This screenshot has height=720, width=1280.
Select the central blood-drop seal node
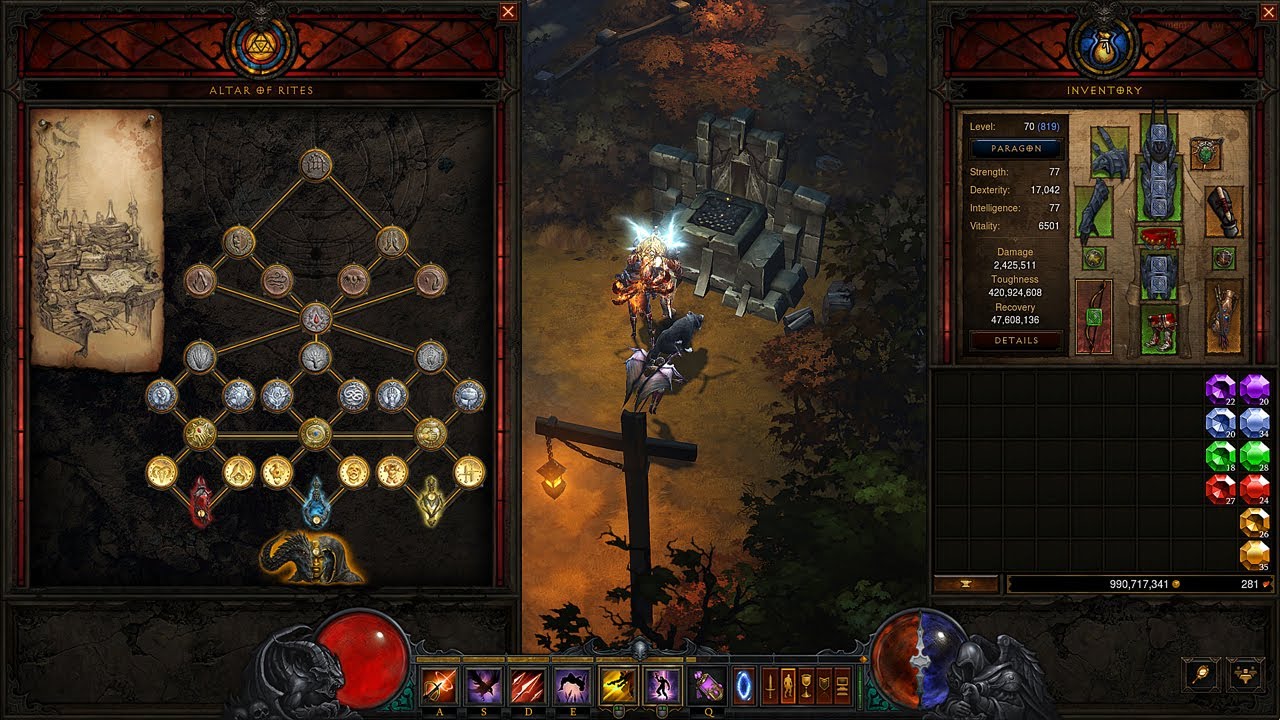click(x=316, y=319)
